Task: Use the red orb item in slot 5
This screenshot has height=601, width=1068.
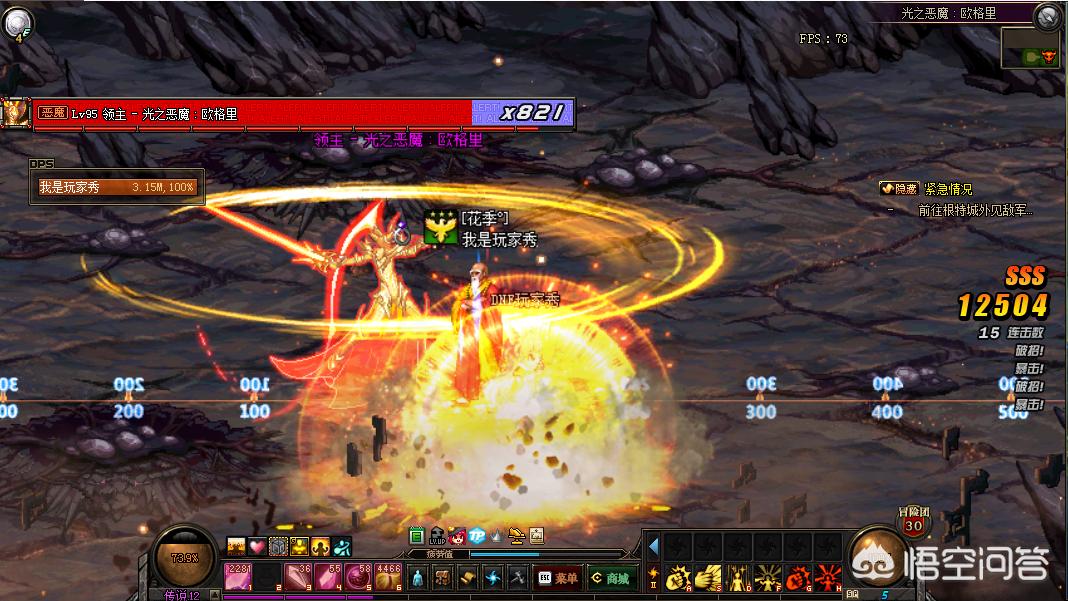Action: [x=358, y=577]
